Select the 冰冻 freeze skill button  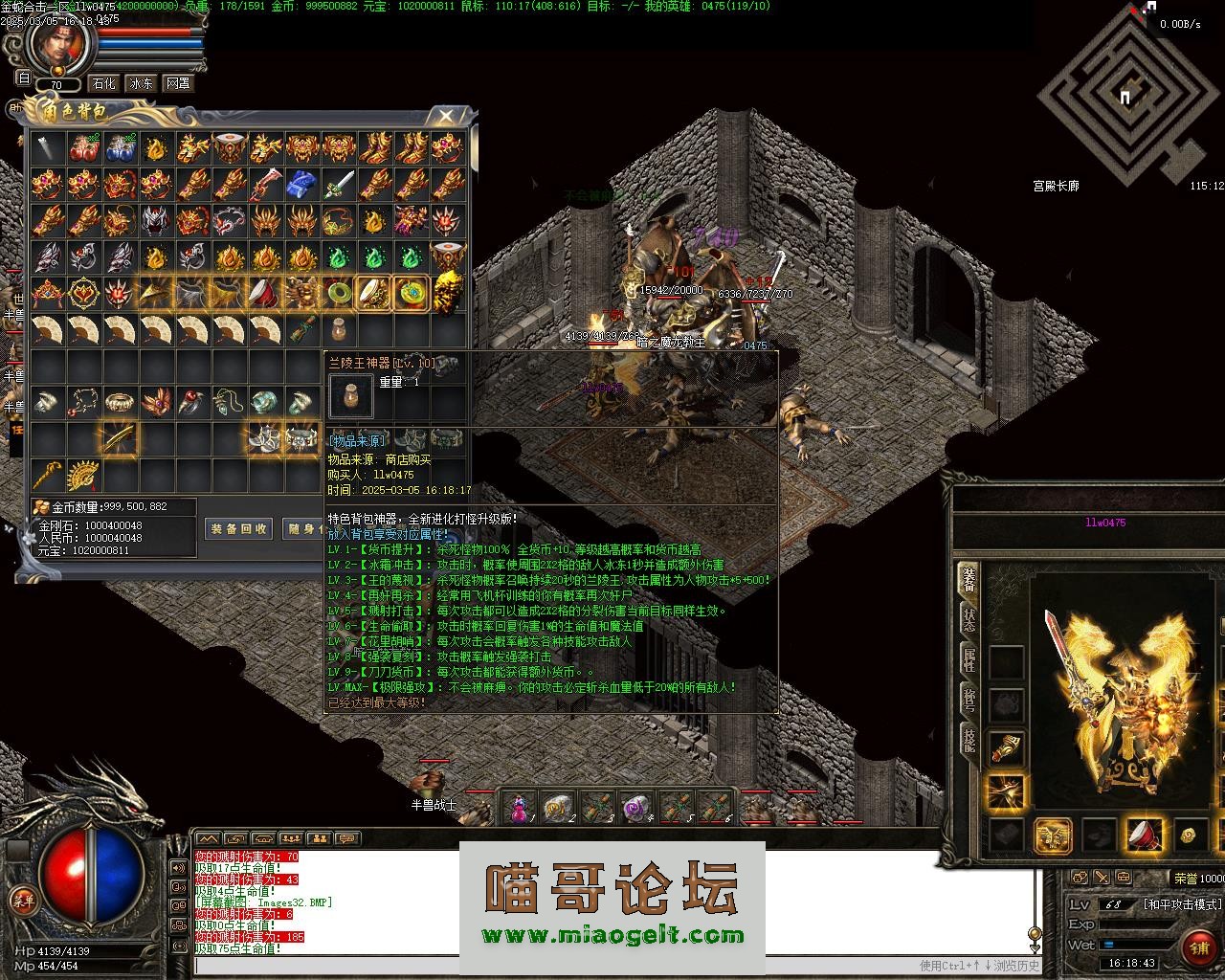[141, 83]
